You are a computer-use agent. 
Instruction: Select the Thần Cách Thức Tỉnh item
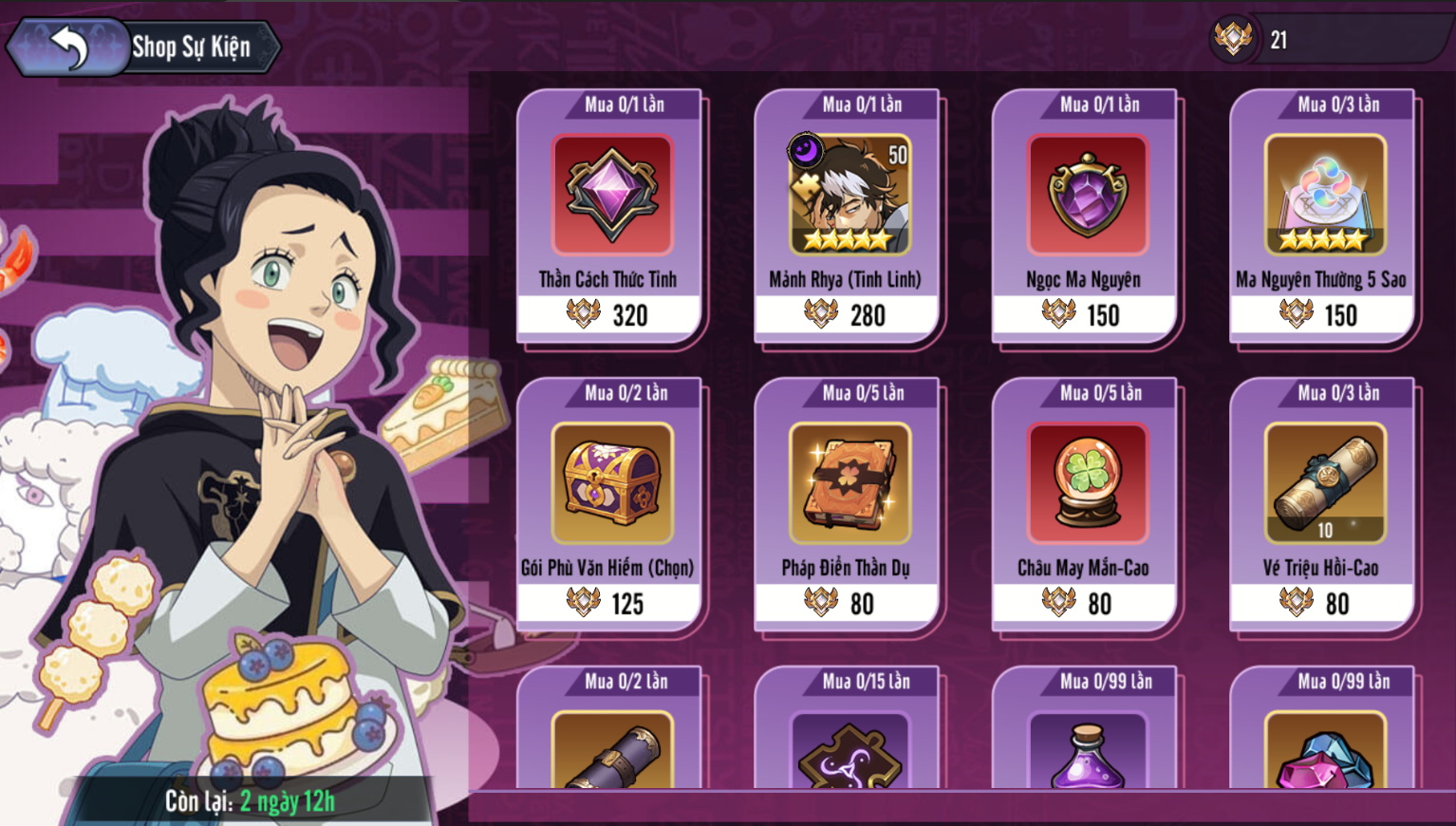click(x=612, y=195)
